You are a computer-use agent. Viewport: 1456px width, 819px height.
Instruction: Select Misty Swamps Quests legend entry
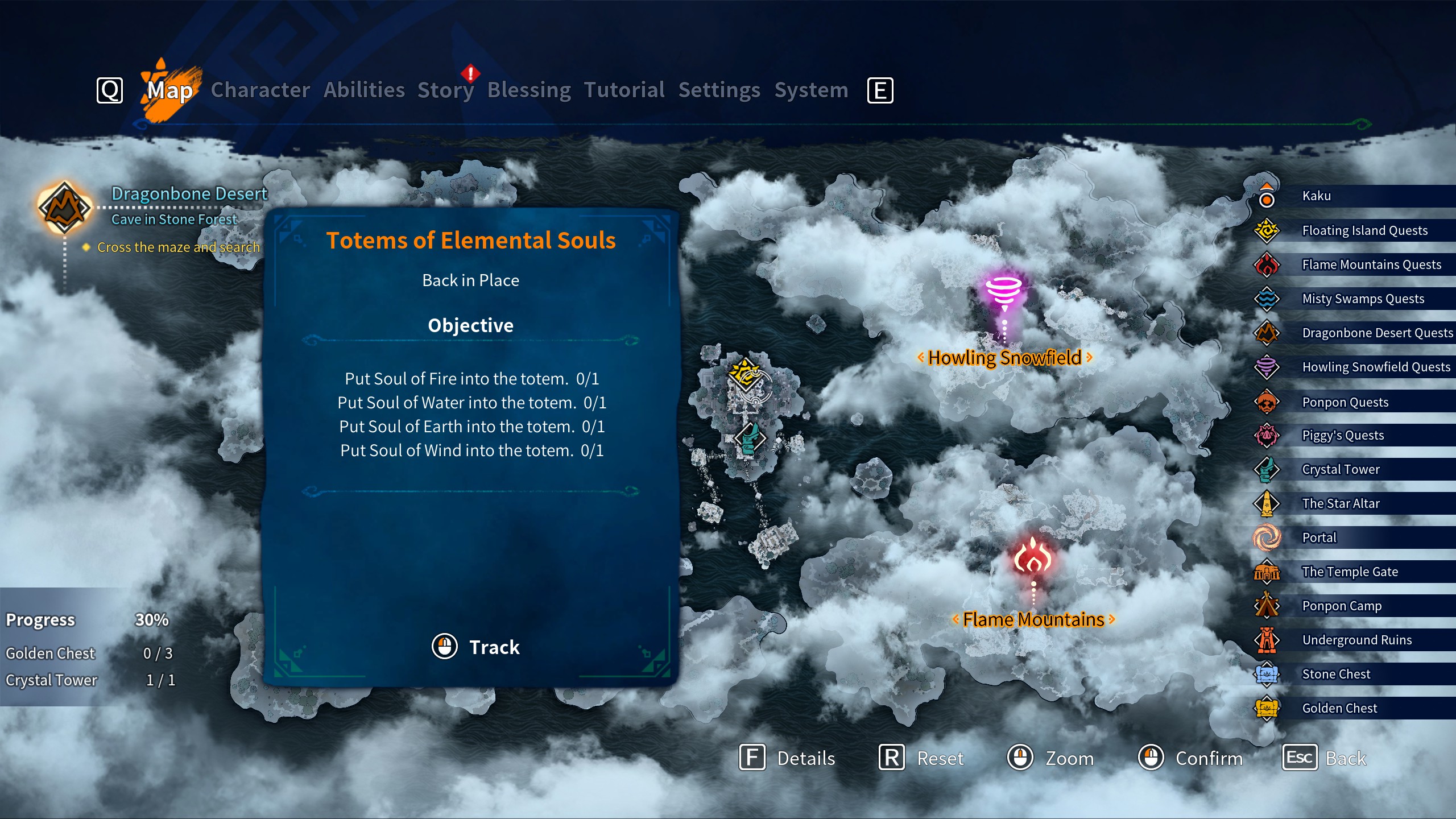(x=1363, y=299)
